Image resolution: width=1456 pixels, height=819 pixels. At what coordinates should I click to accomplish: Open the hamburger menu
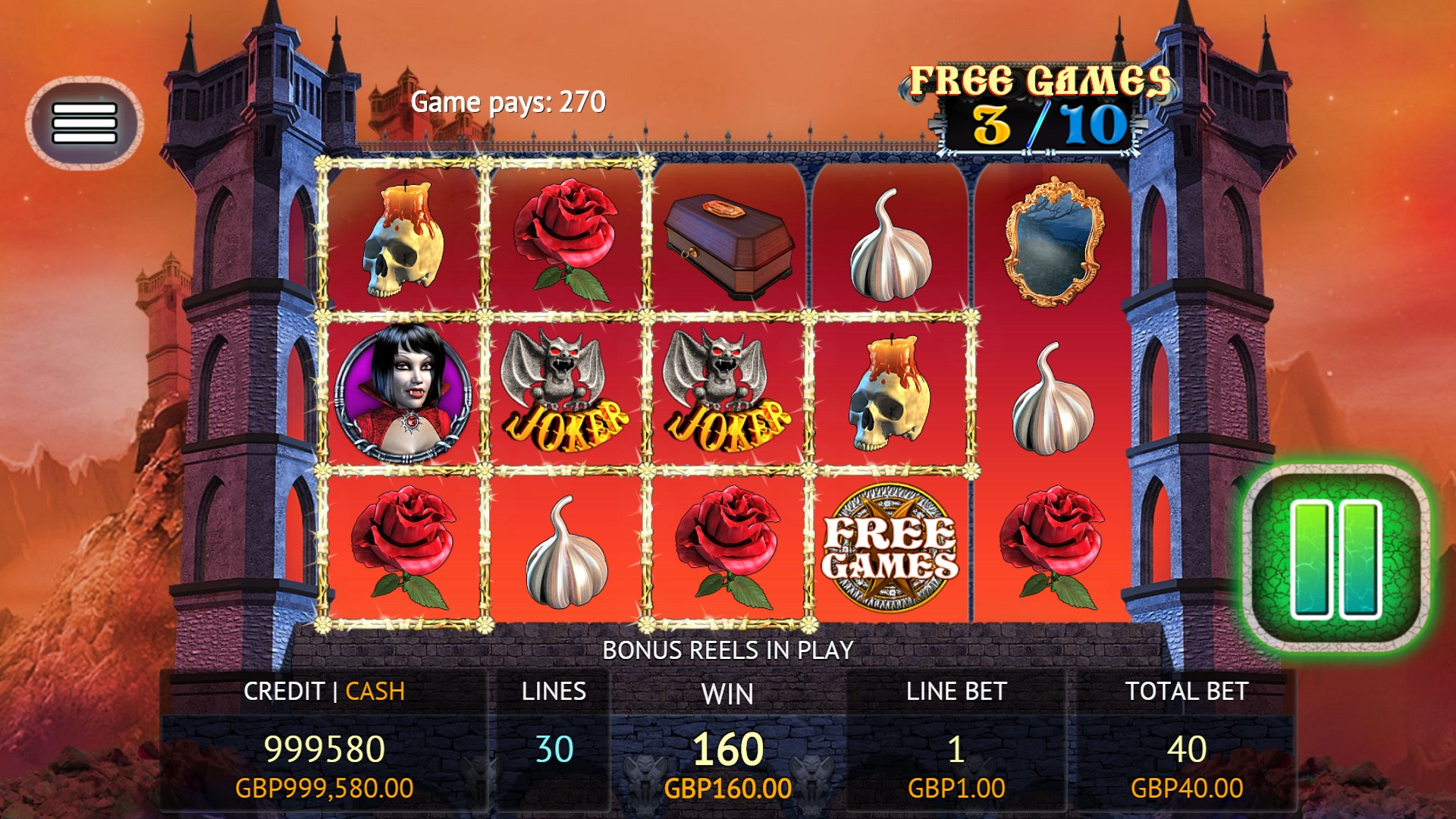[x=84, y=123]
